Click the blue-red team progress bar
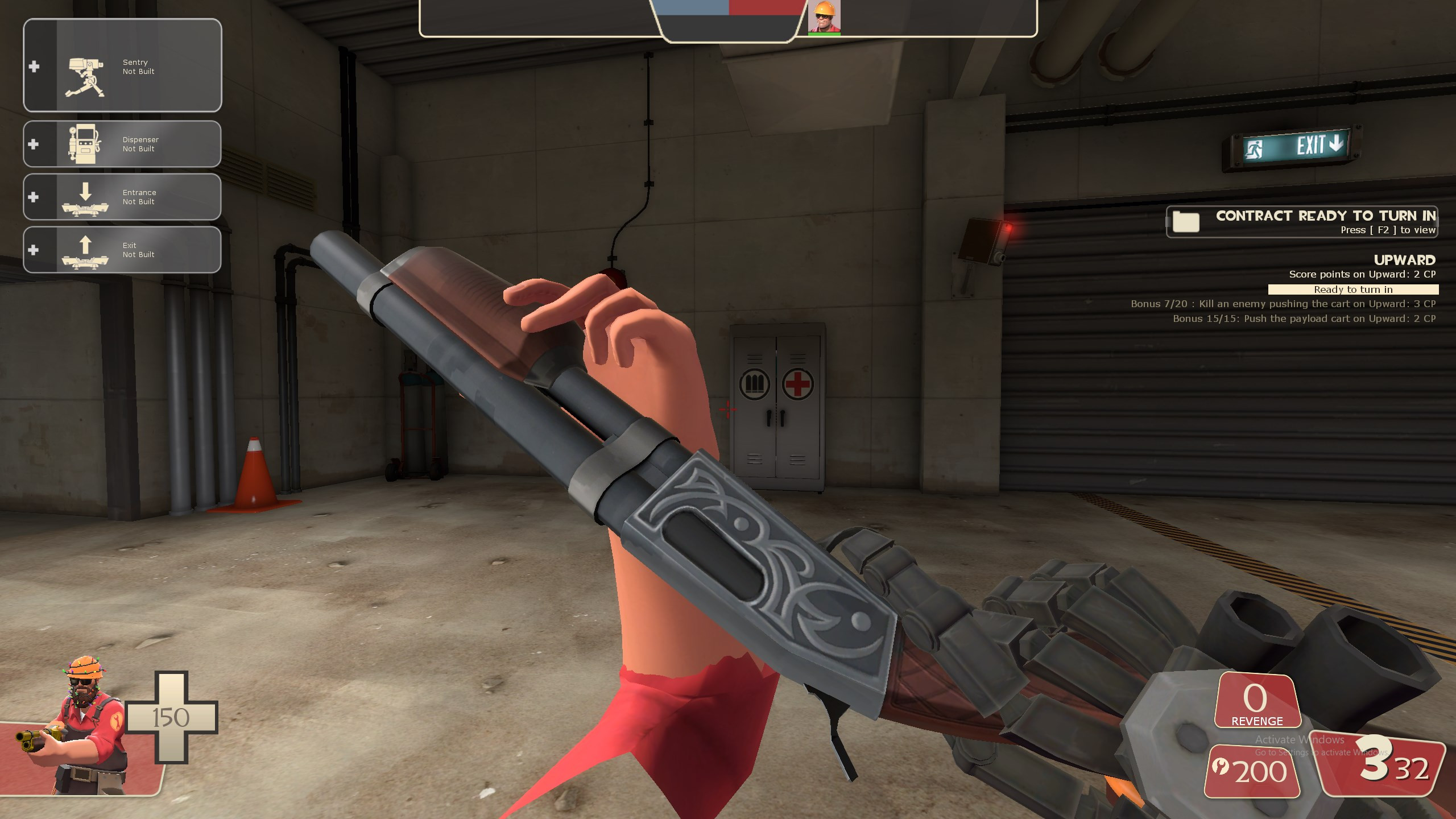 click(727, 10)
